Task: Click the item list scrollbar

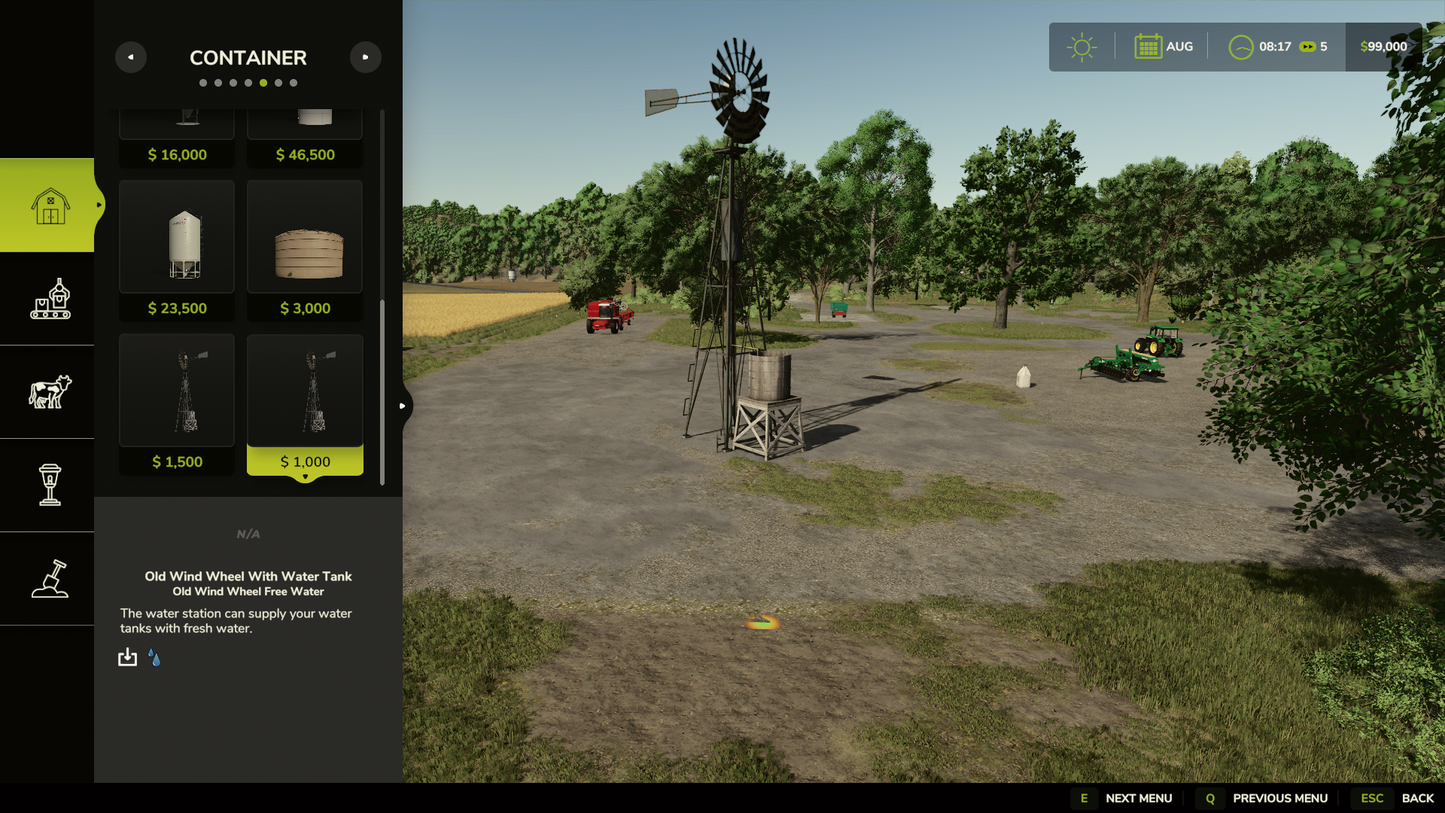Action: 382,390
